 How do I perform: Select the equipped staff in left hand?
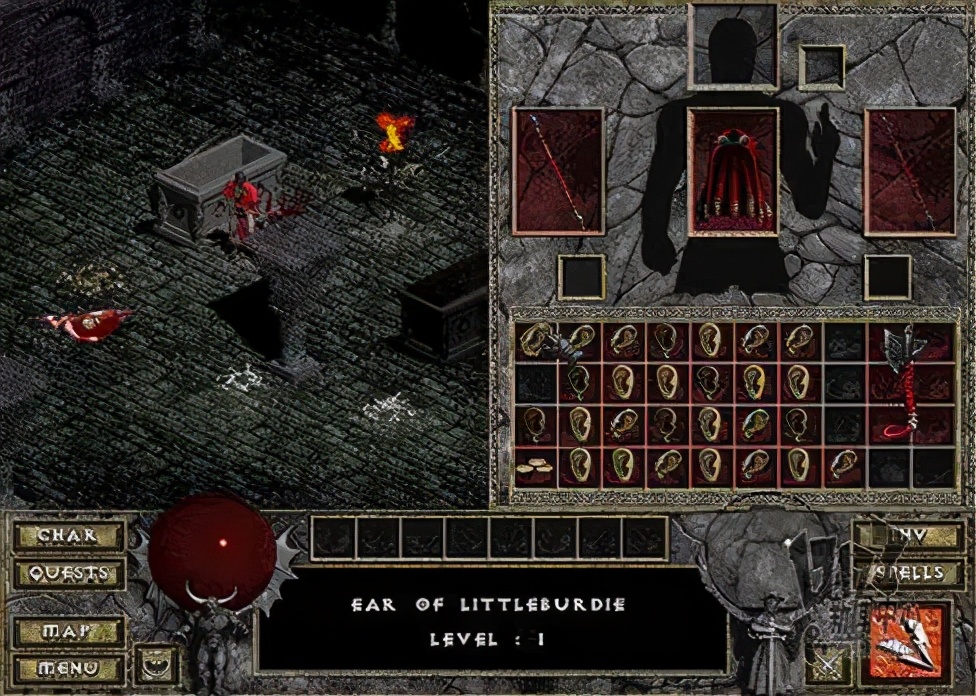558,172
